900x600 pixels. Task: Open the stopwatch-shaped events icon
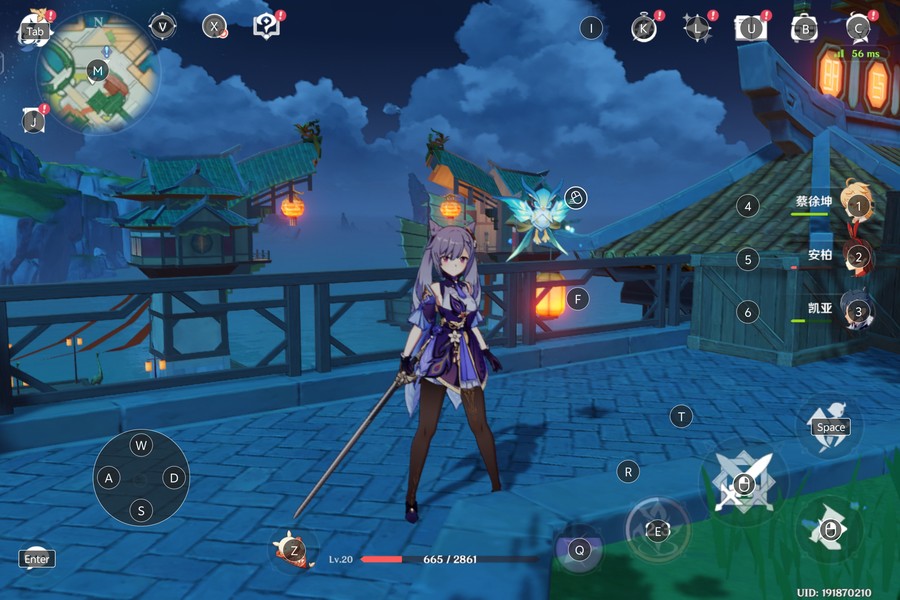coord(645,28)
